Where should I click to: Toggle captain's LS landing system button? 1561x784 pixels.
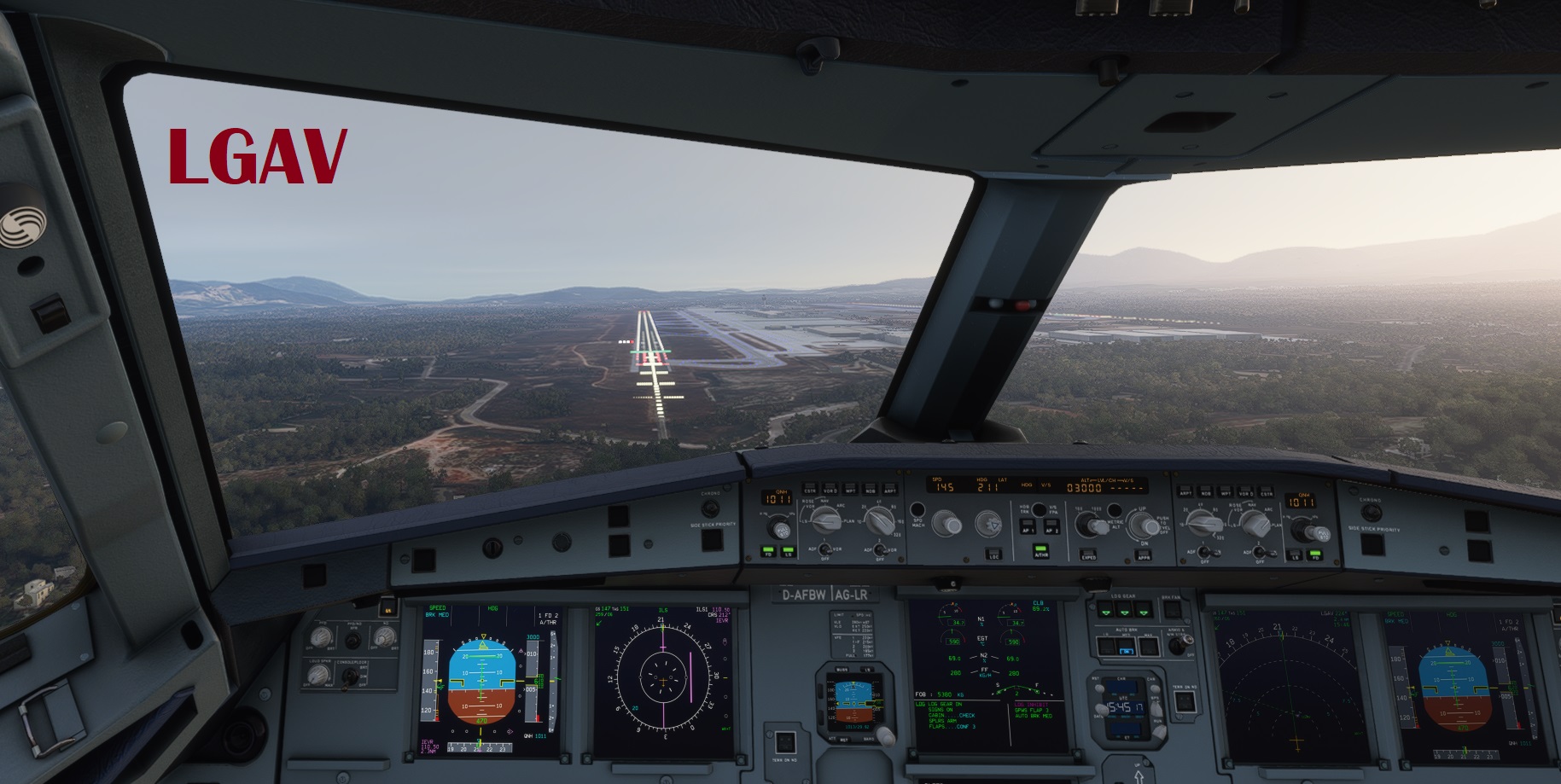(788, 553)
